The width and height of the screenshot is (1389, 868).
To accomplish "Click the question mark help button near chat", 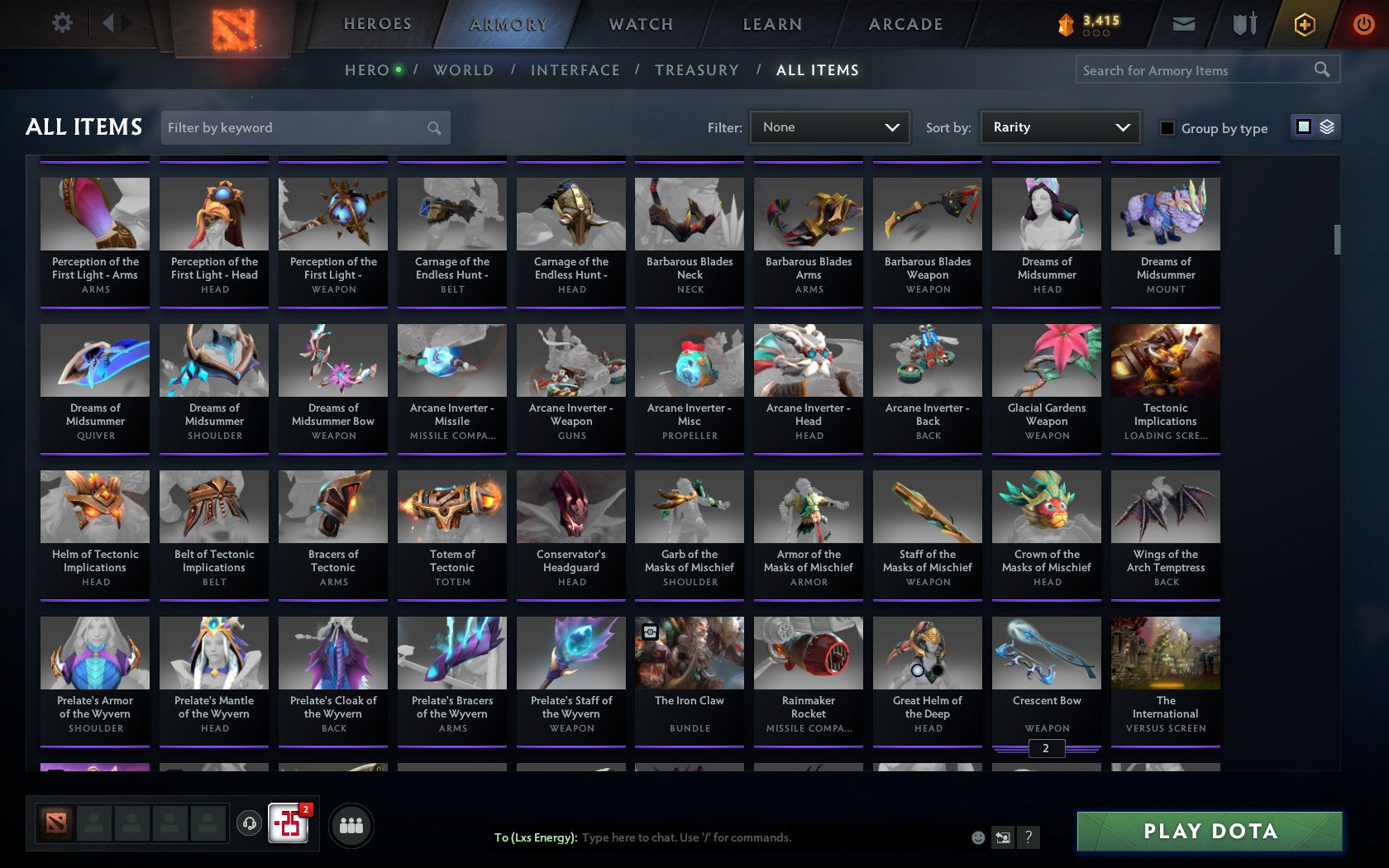I will click(x=1028, y=837).
